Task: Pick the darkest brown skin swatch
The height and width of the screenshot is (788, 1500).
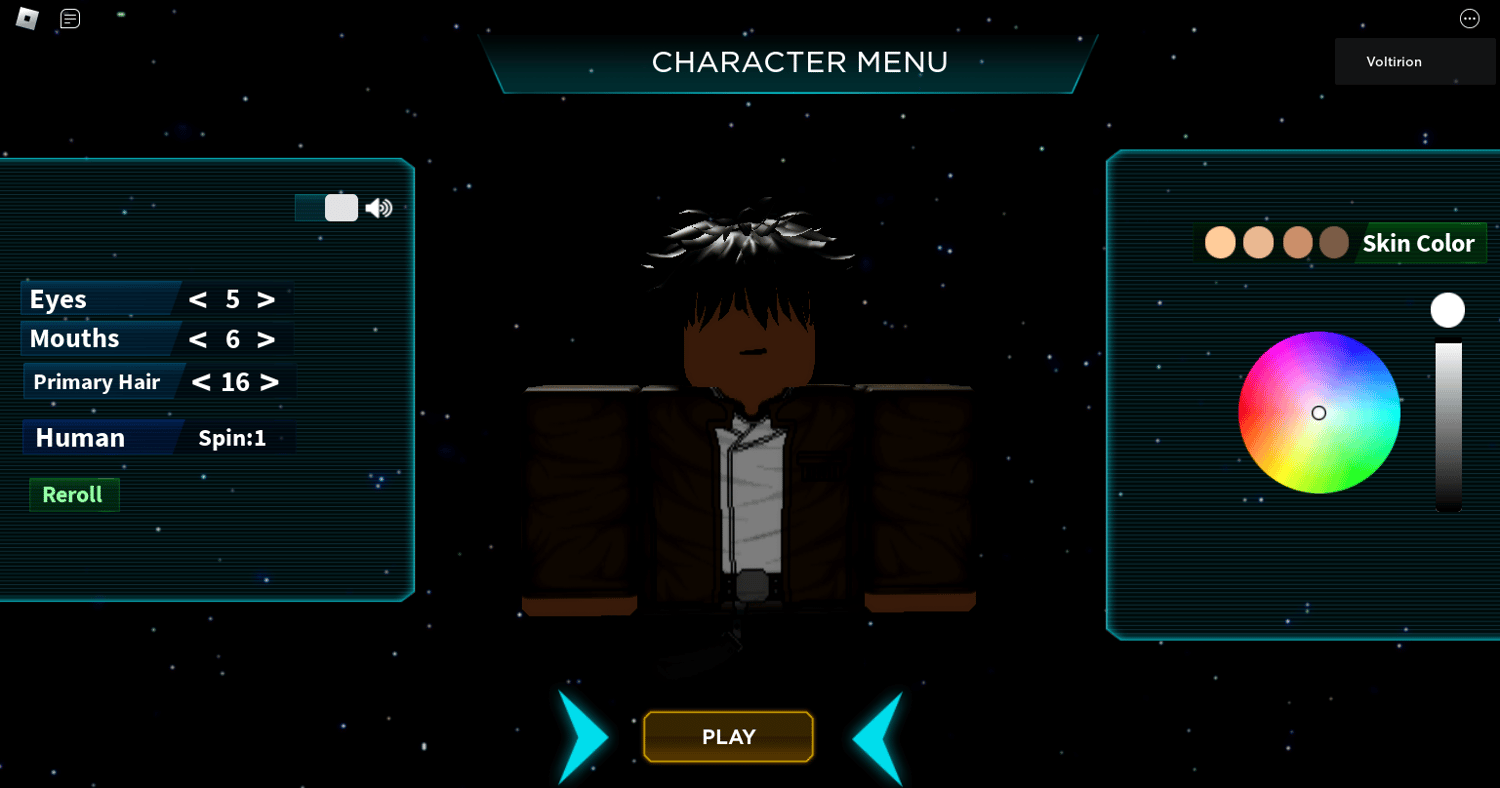Action: pyautogui.click(x=1334, y=243)
